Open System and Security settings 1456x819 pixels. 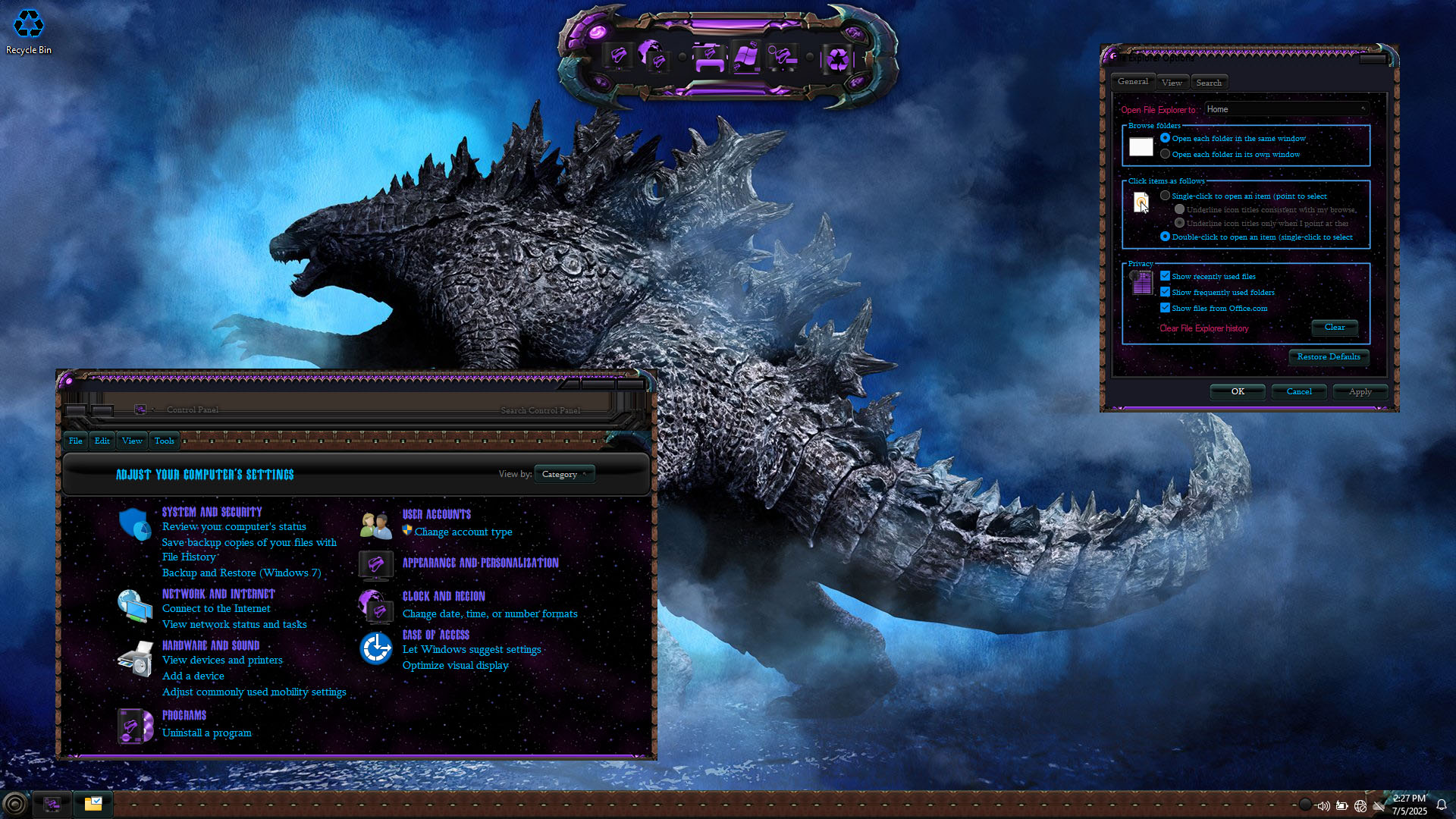tap(212, 512)
